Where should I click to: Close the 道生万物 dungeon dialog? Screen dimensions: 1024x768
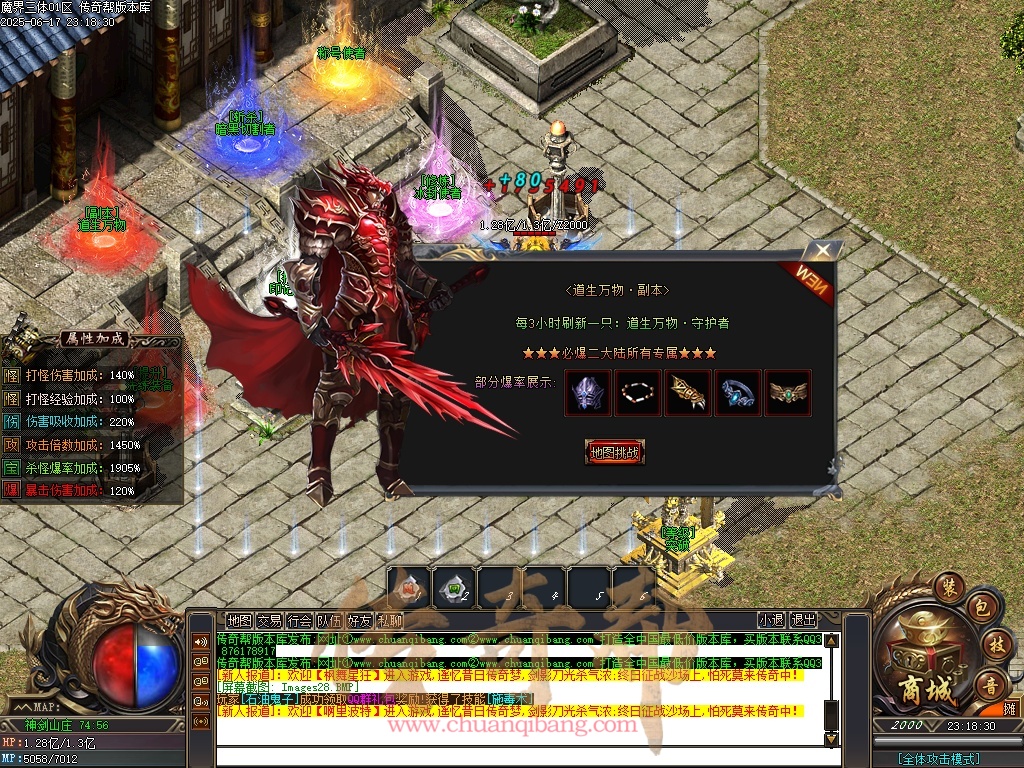[x=822, y=250]
